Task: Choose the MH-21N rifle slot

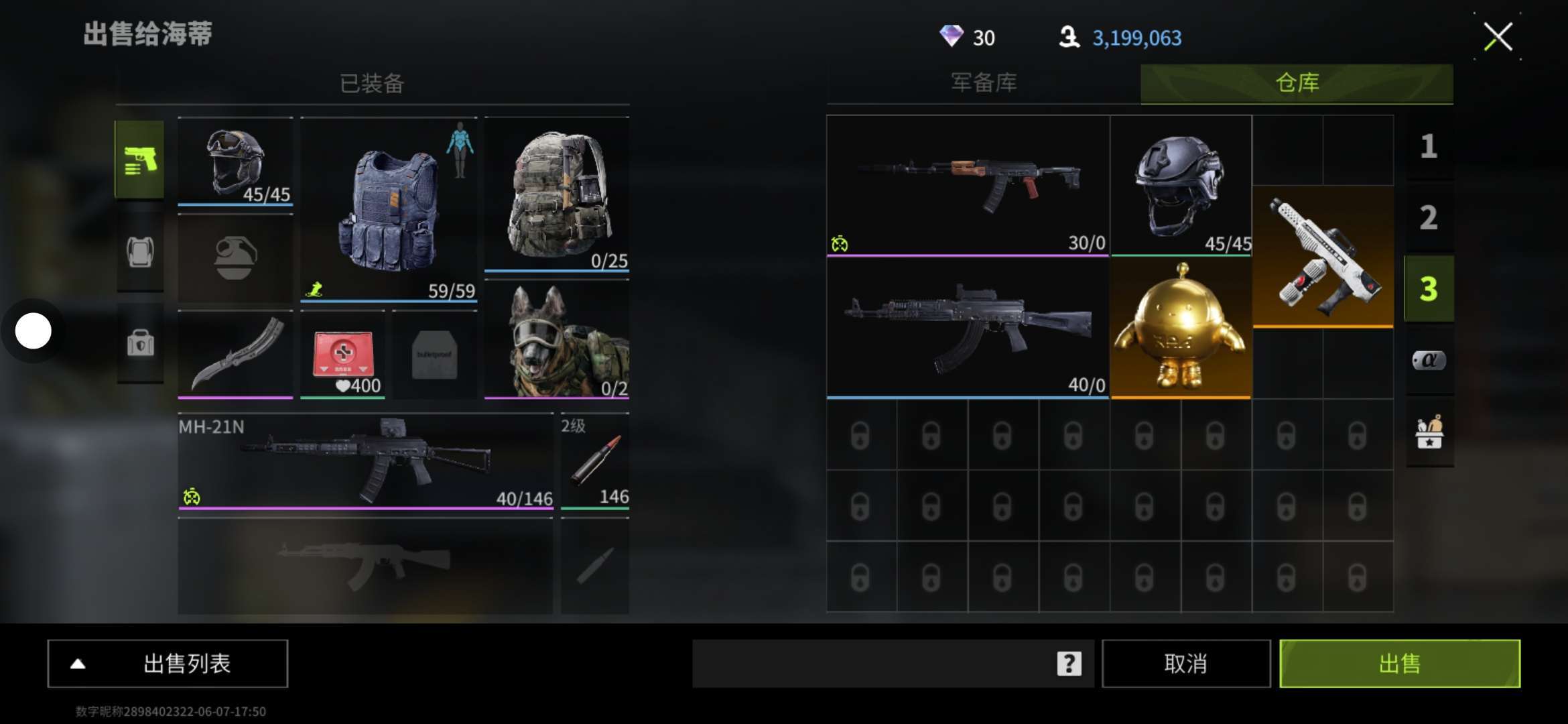Action: tap(366, 462)
